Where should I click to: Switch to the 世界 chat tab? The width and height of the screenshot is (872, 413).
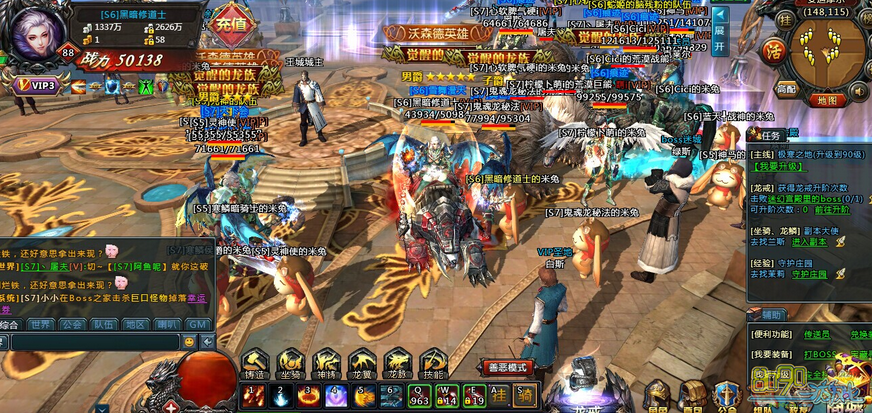click(41, 324)
